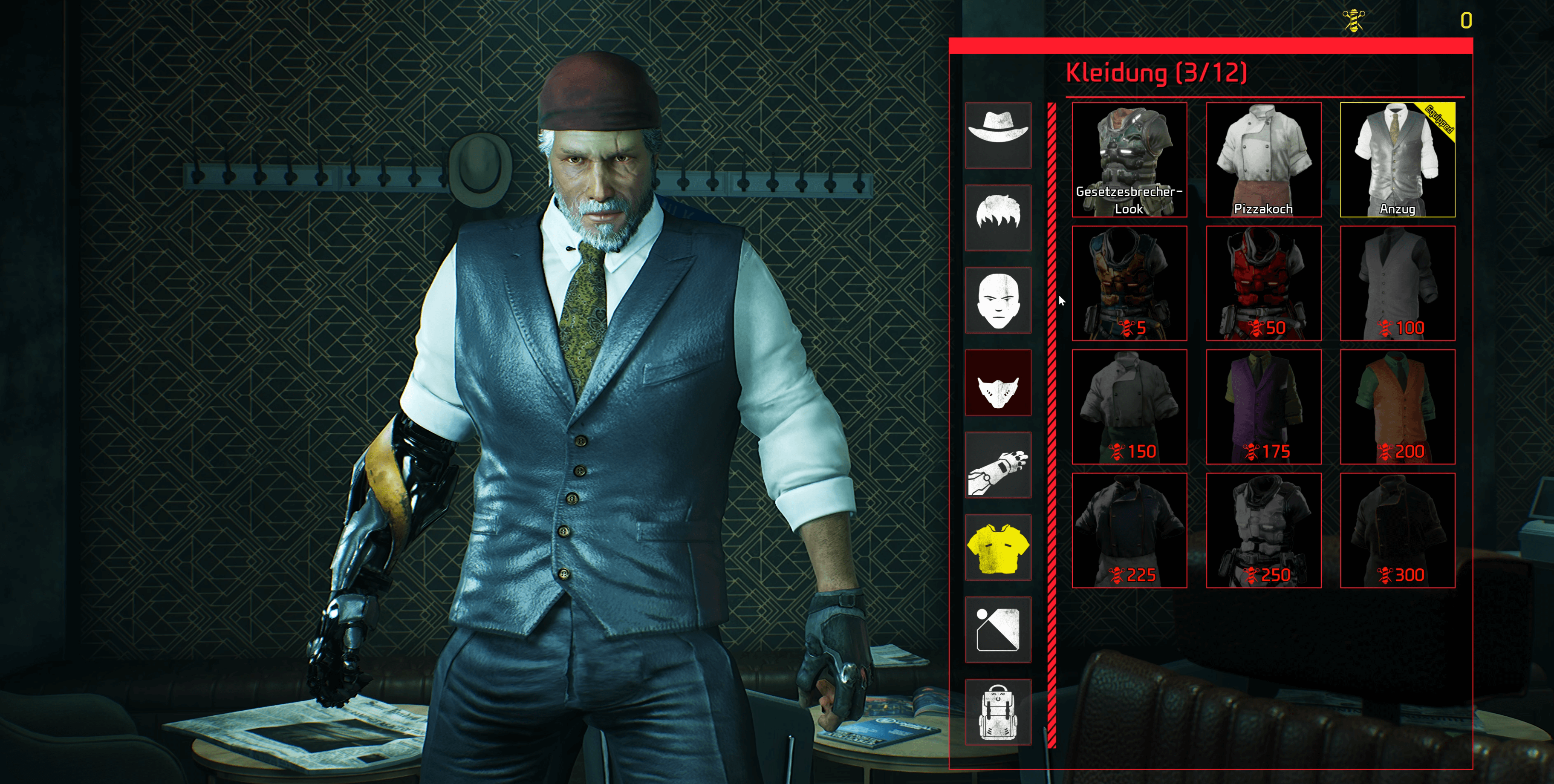This screenshot has width=1554, height=784.
Task: Pick the purple vest costing 175
Action: click(1263, 406)
